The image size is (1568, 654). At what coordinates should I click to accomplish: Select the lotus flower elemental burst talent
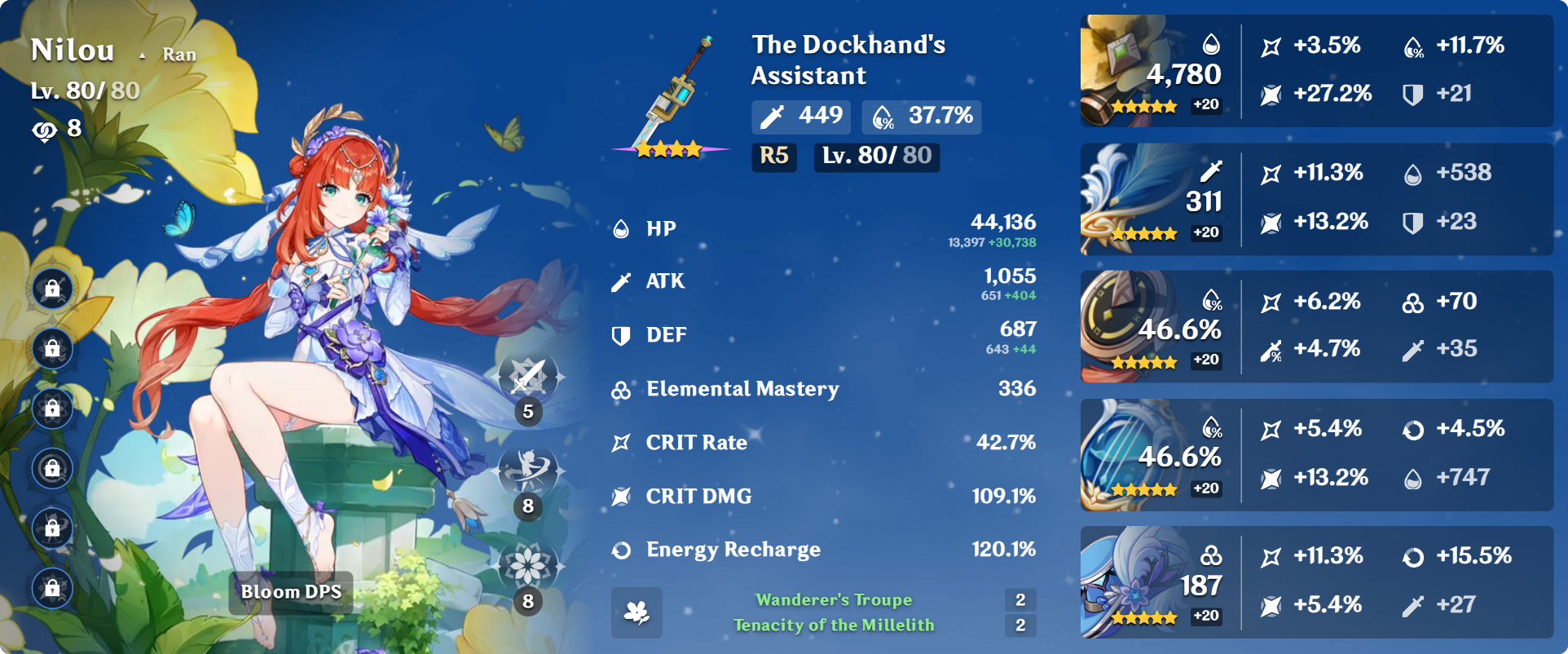(528, 566)
